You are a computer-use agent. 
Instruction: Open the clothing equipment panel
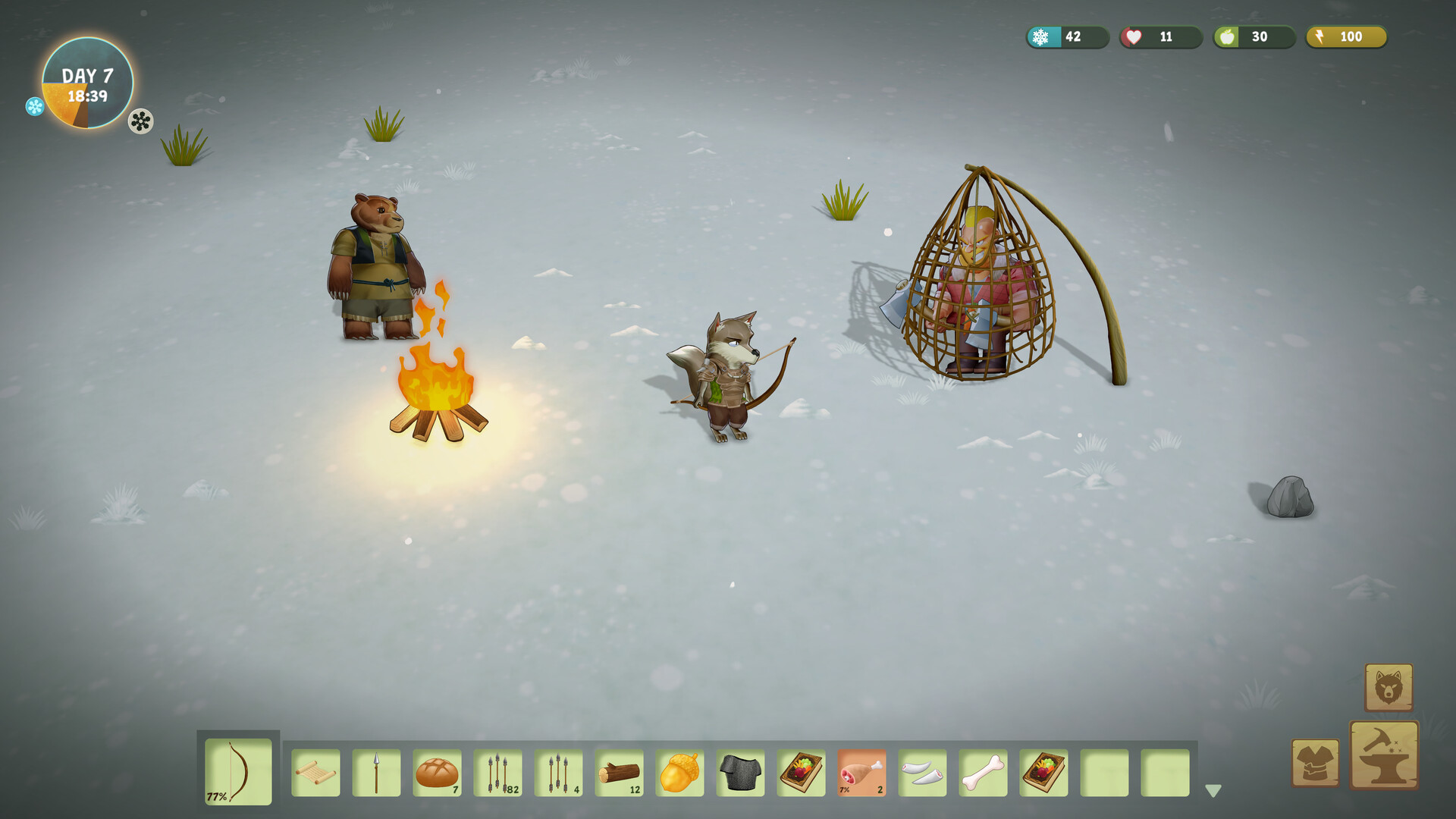coord(1315,763)
